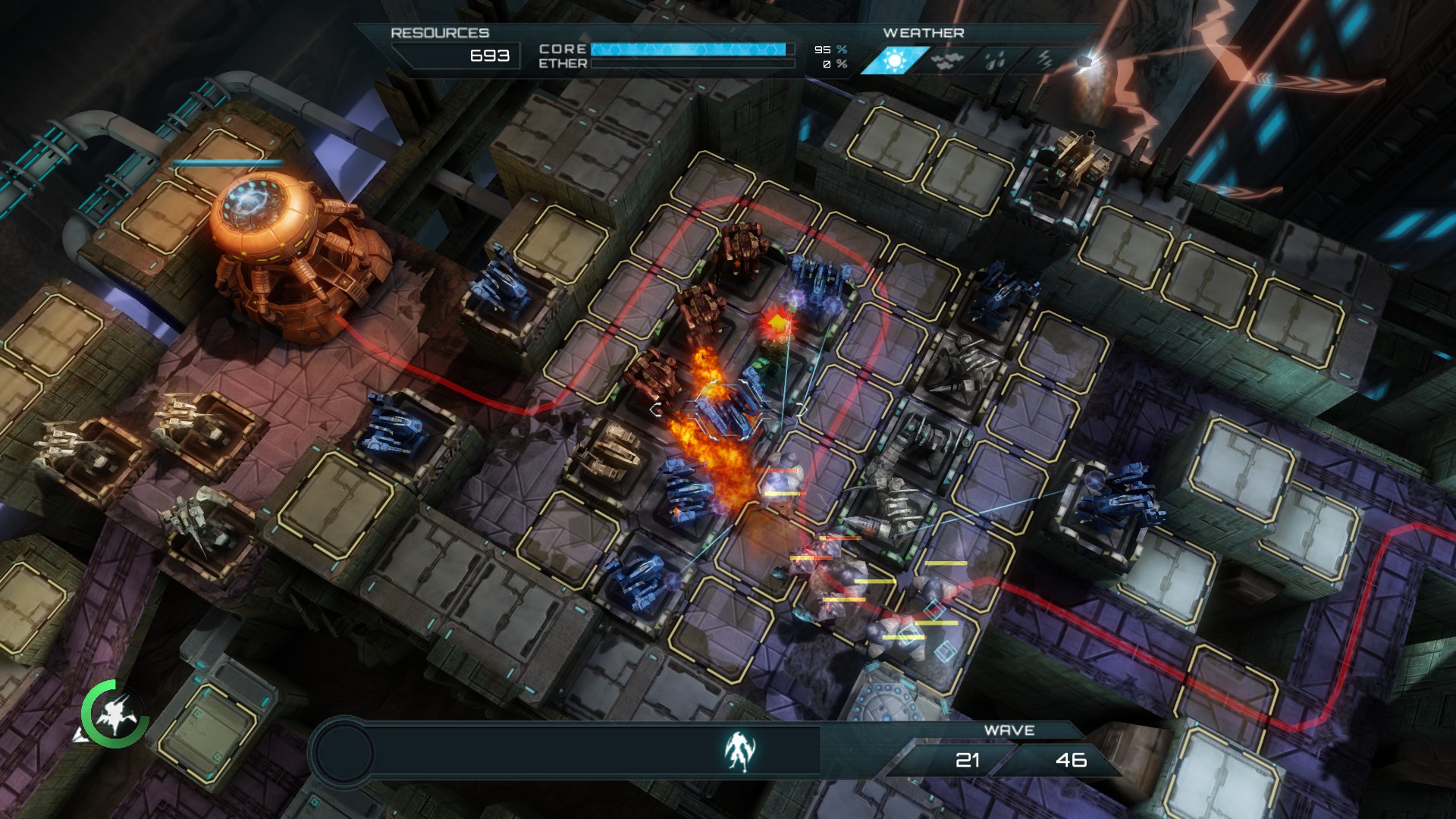Select the sunny weather icon
This screenshot has width=1456, height=819.
(895, 60)
